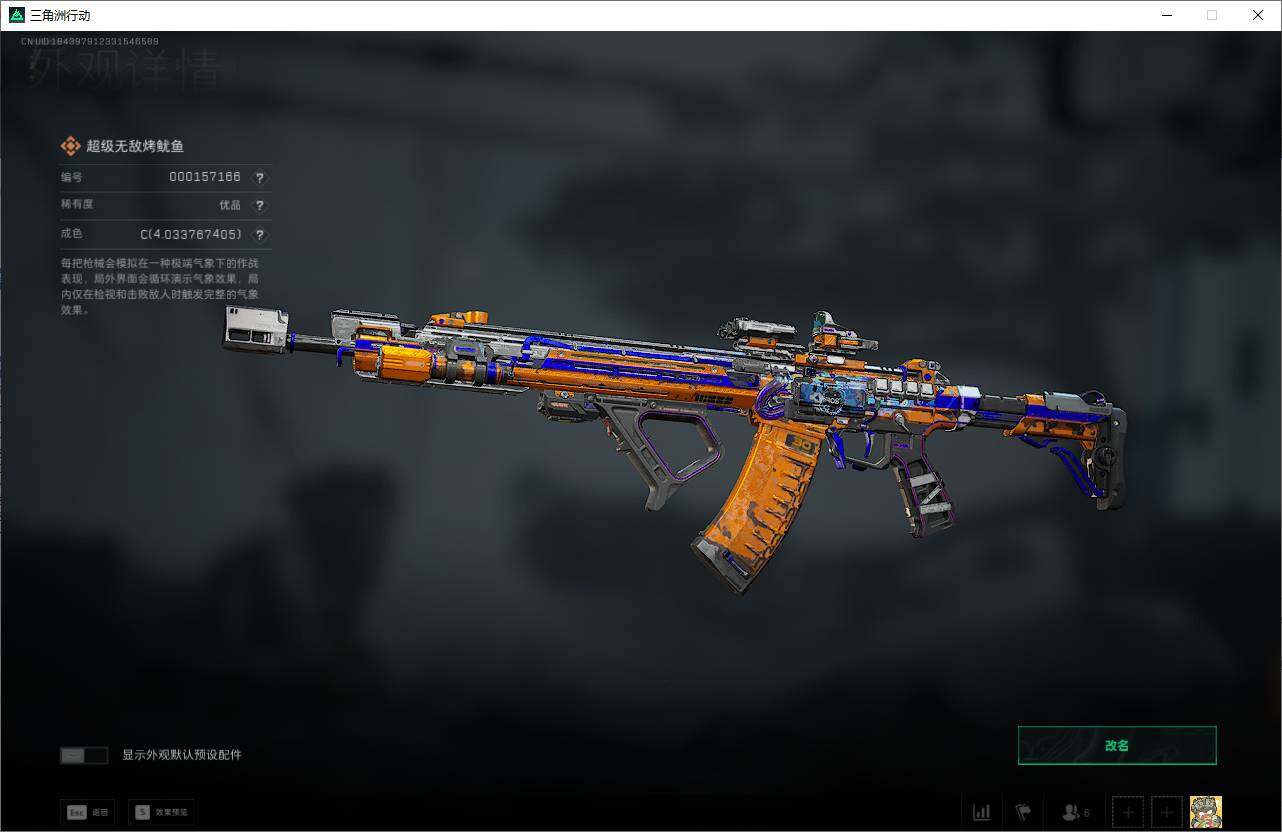Viewport: 1282px width, 832px height.
Task: Toggle 显示外观默认预设配件 switch
Action: [x=84, y=755]
